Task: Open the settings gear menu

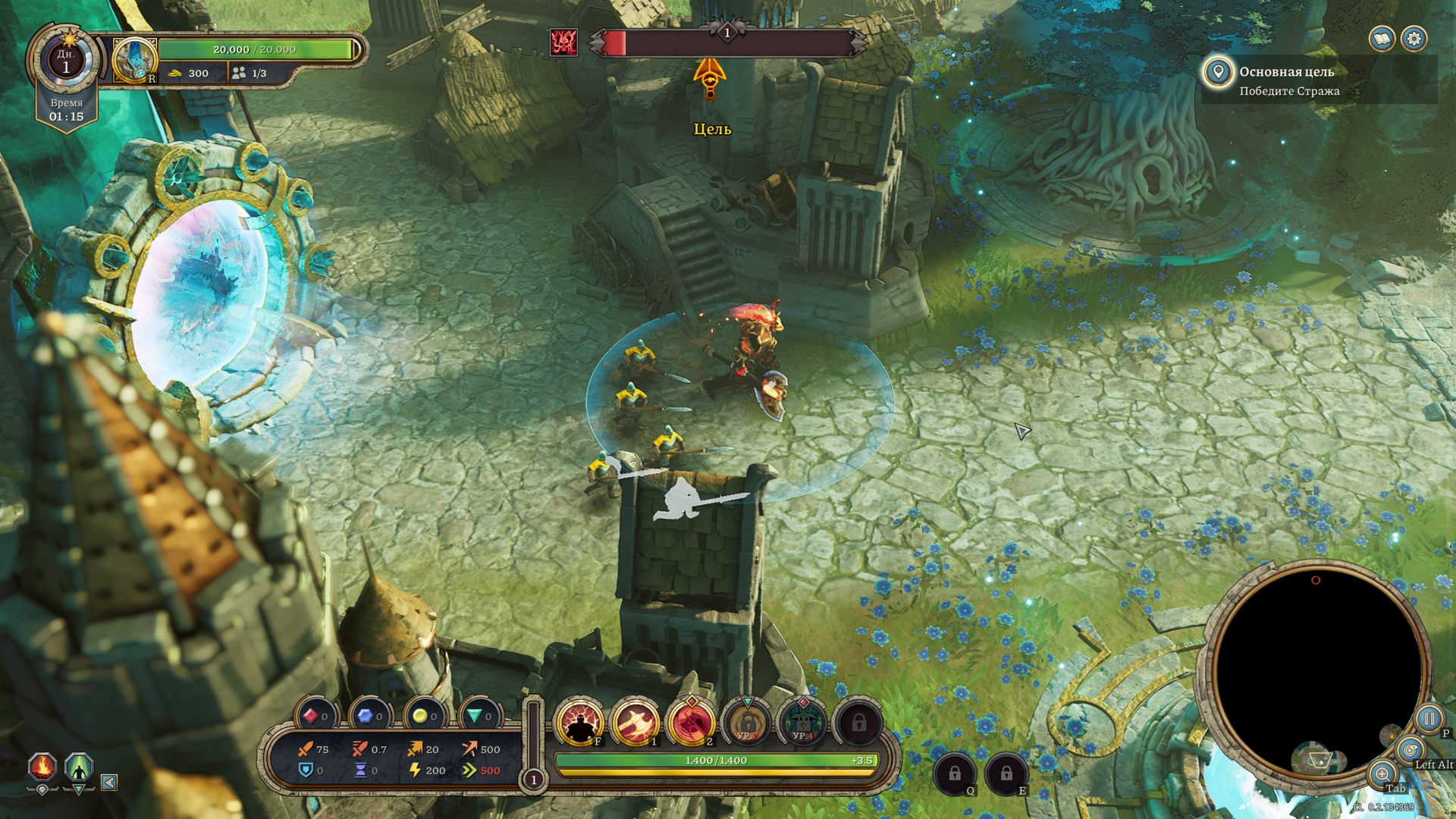Action: pyautogui.click(x=1414, y=39)
